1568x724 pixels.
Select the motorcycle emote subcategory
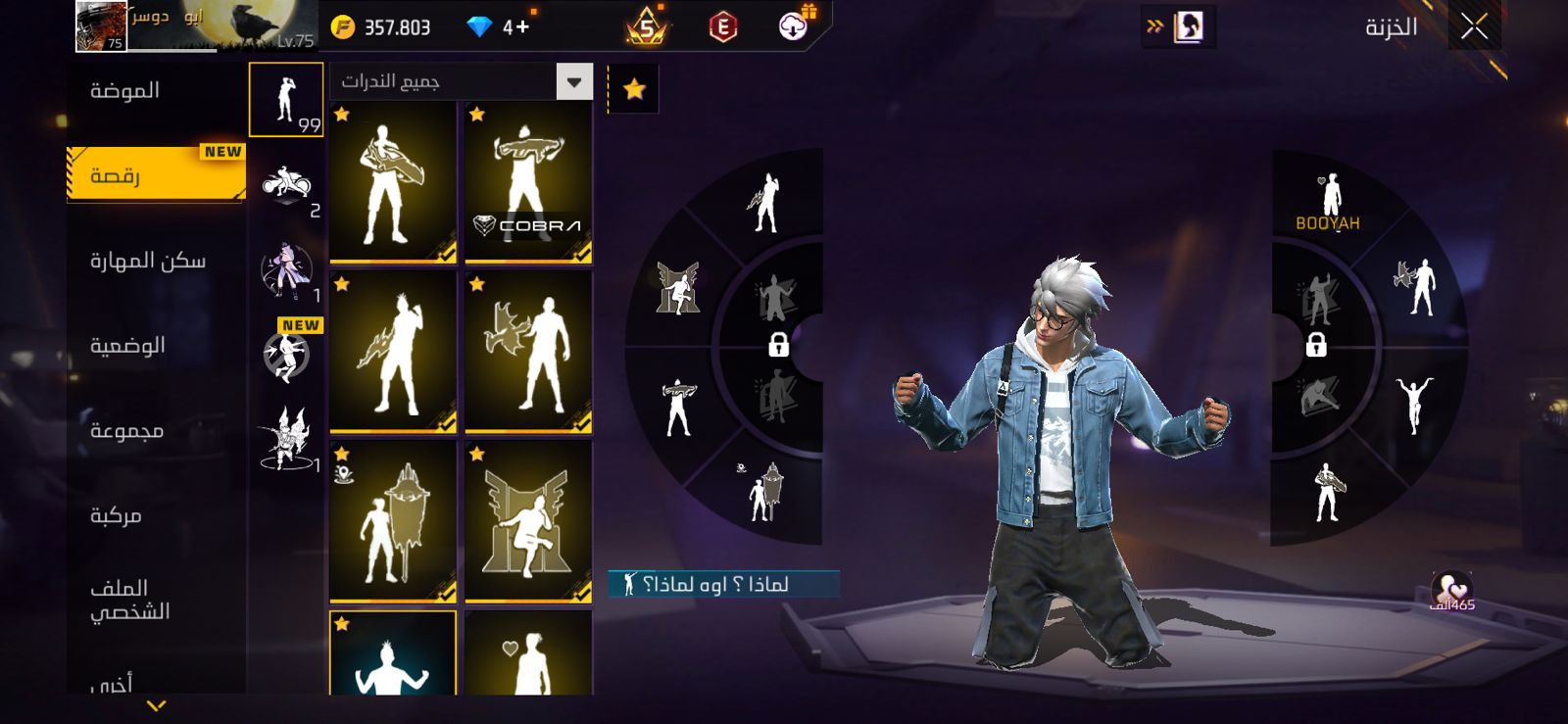[x=286, y=186]
